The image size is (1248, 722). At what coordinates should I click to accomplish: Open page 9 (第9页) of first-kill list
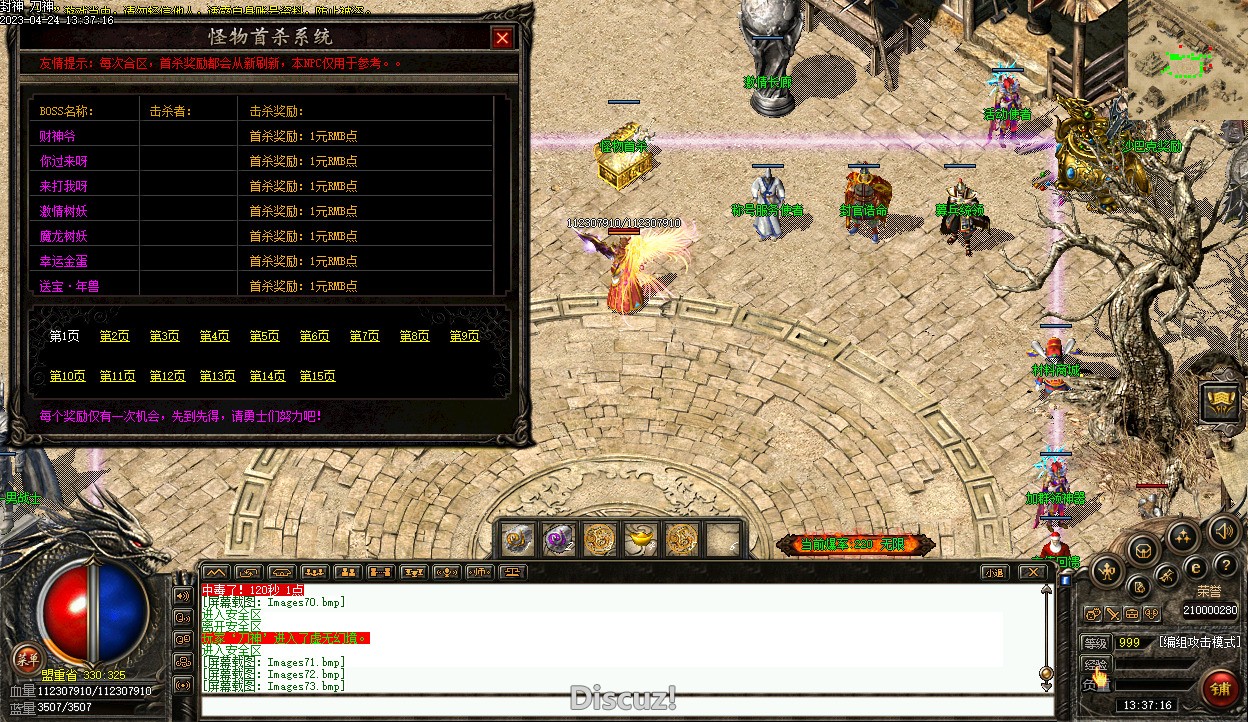(465, 336)
